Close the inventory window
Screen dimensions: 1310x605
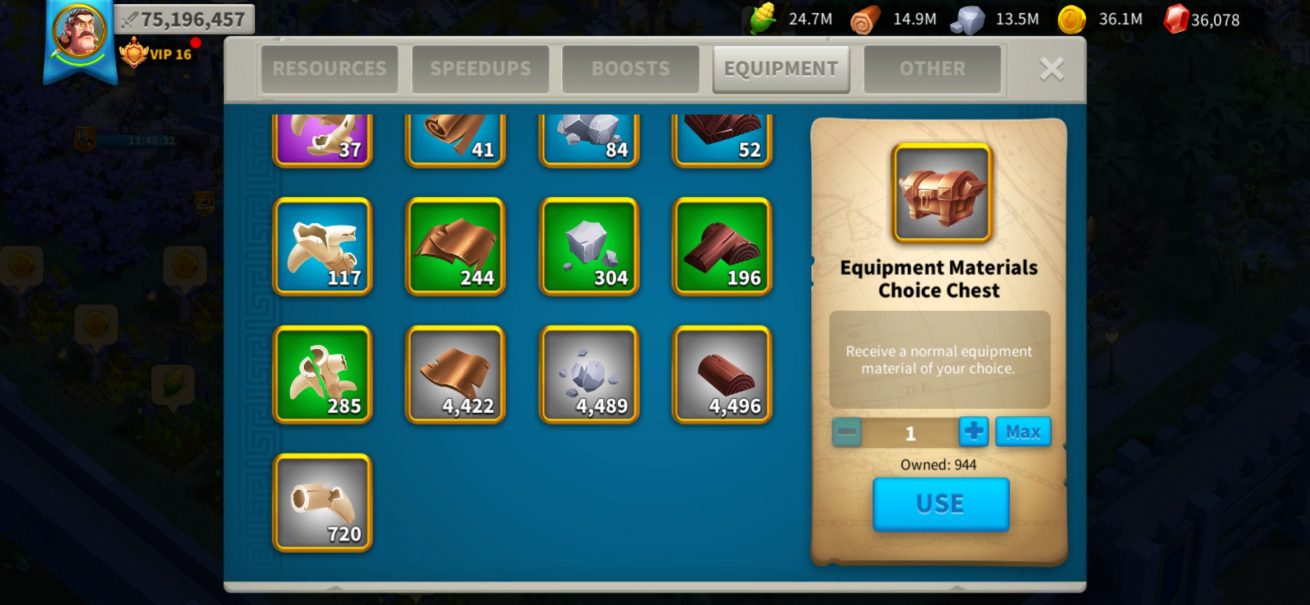tap(1051, 68)
